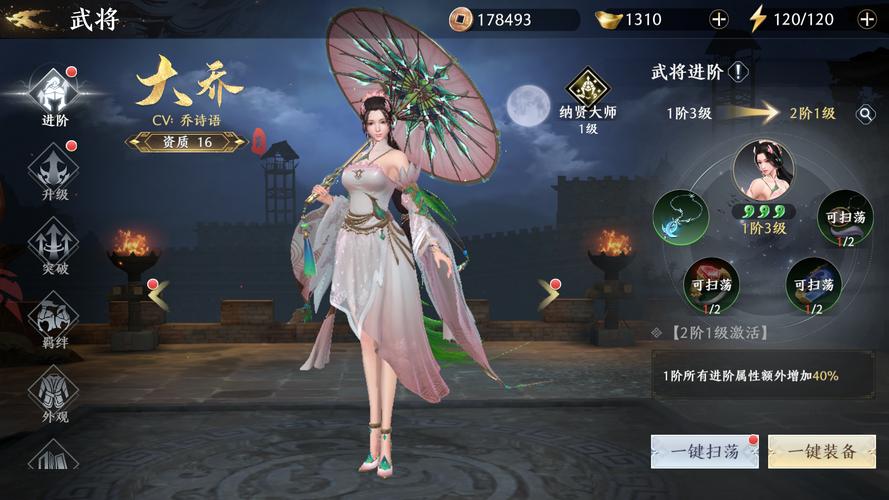Screen dimensions: 889x500
Task: Click the 资质 16 badge
Action: coord(187,142)
